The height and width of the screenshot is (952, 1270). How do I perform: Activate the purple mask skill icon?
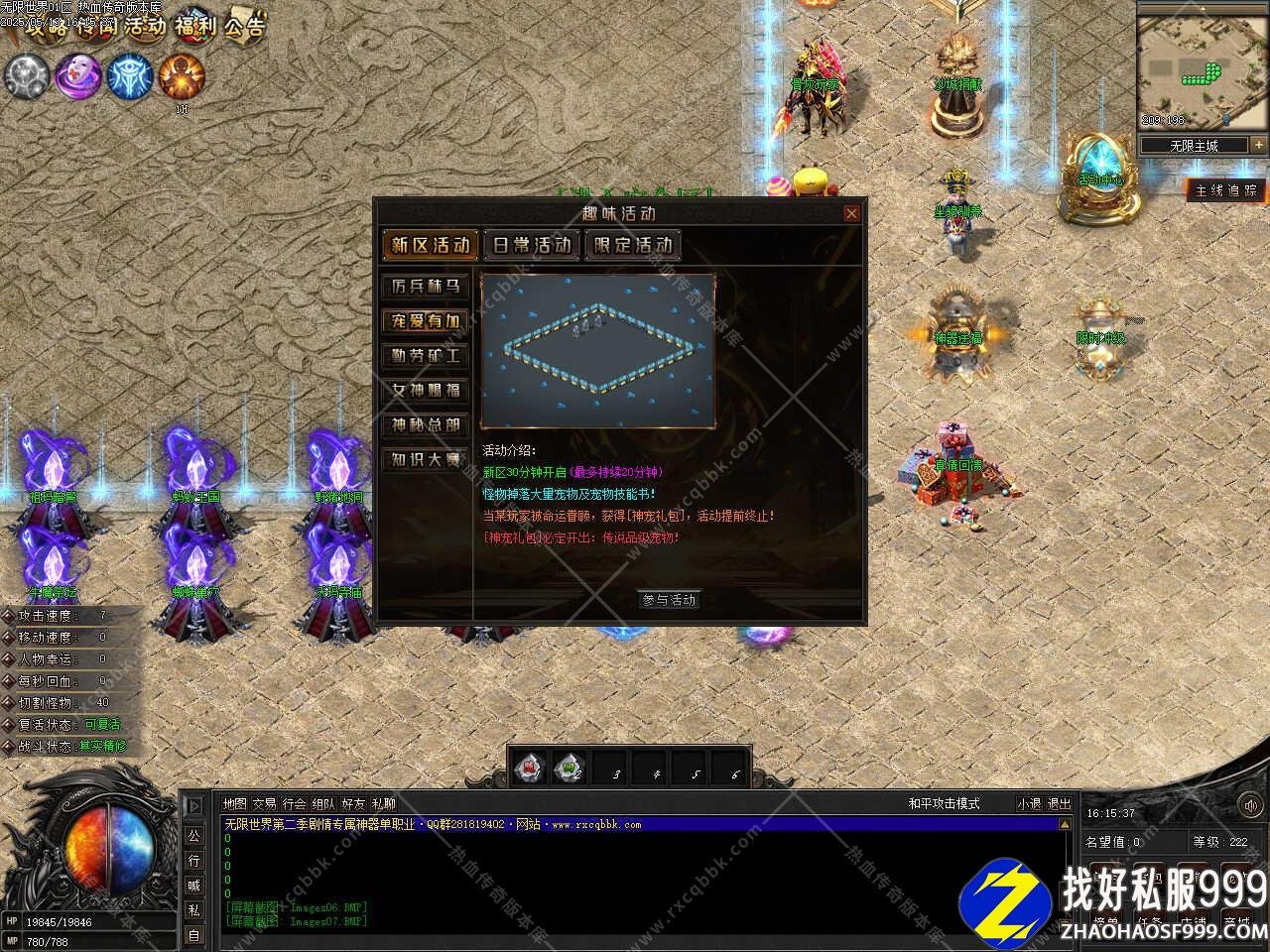point(78,76)
